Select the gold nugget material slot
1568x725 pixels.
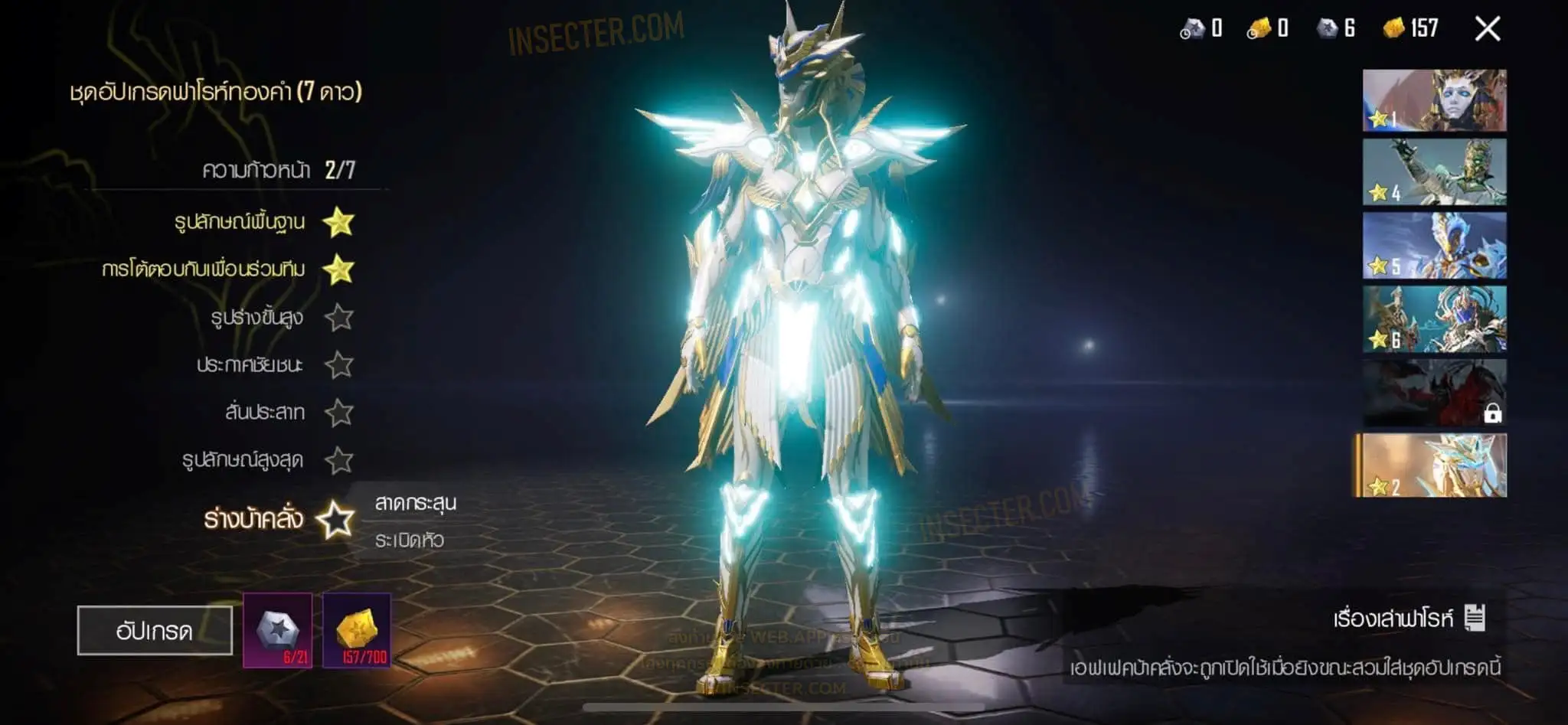tap(357, 630)
